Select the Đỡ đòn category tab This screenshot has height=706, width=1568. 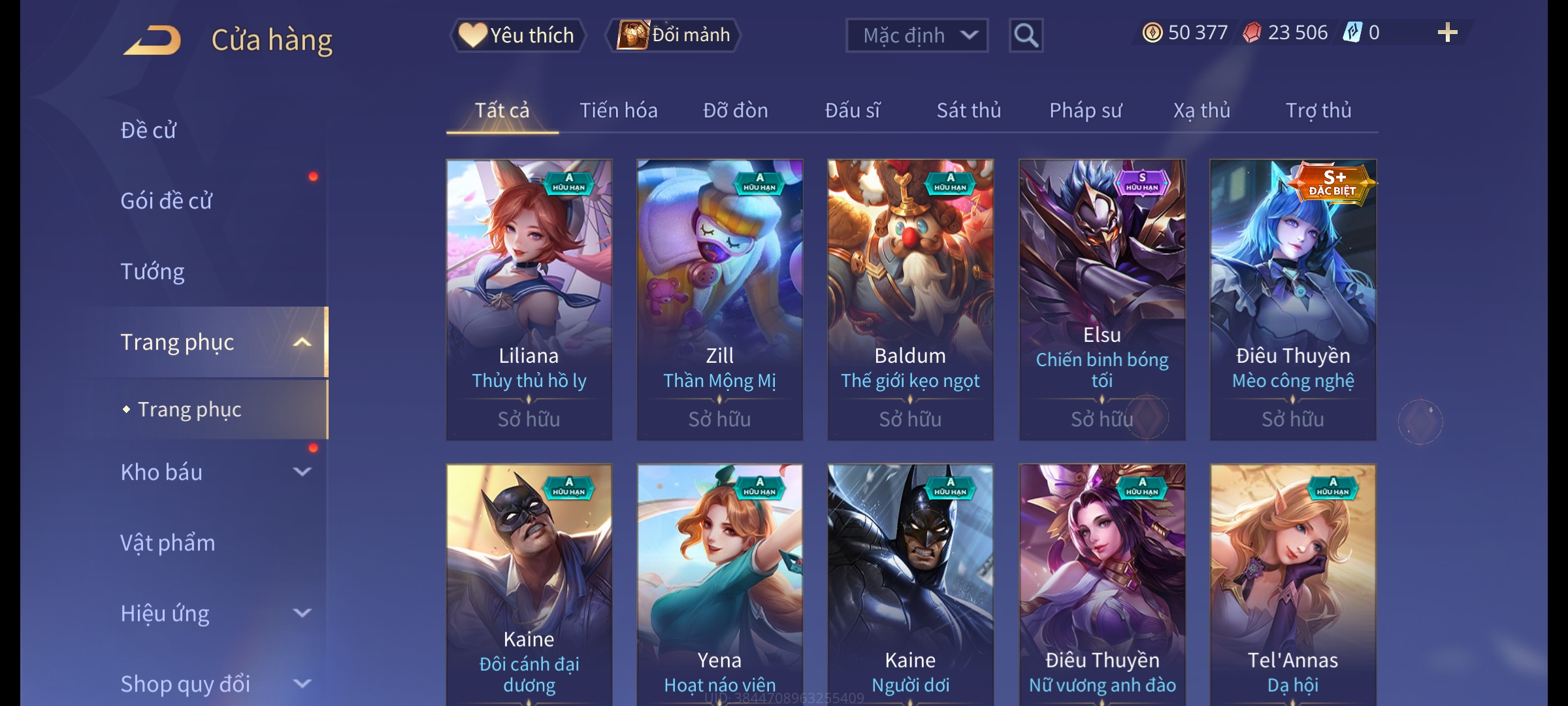coord(735,110)
